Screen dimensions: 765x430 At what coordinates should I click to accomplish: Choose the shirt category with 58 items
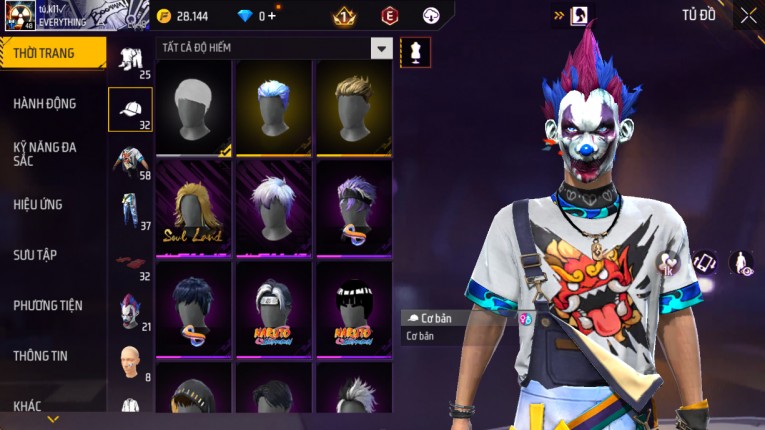pyautogui.click(x=130, y=162)
